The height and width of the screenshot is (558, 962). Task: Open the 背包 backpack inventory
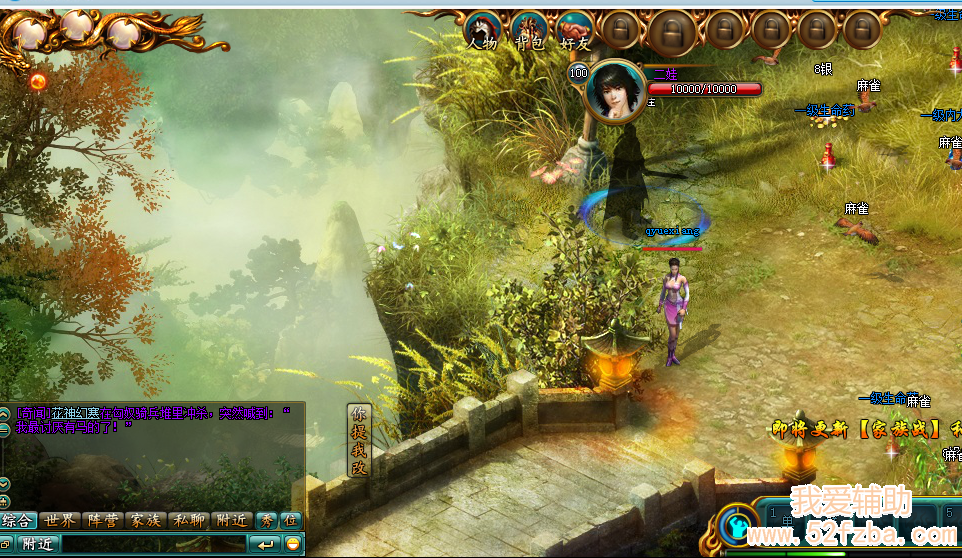pyautogui.click(x=529, y=30)
